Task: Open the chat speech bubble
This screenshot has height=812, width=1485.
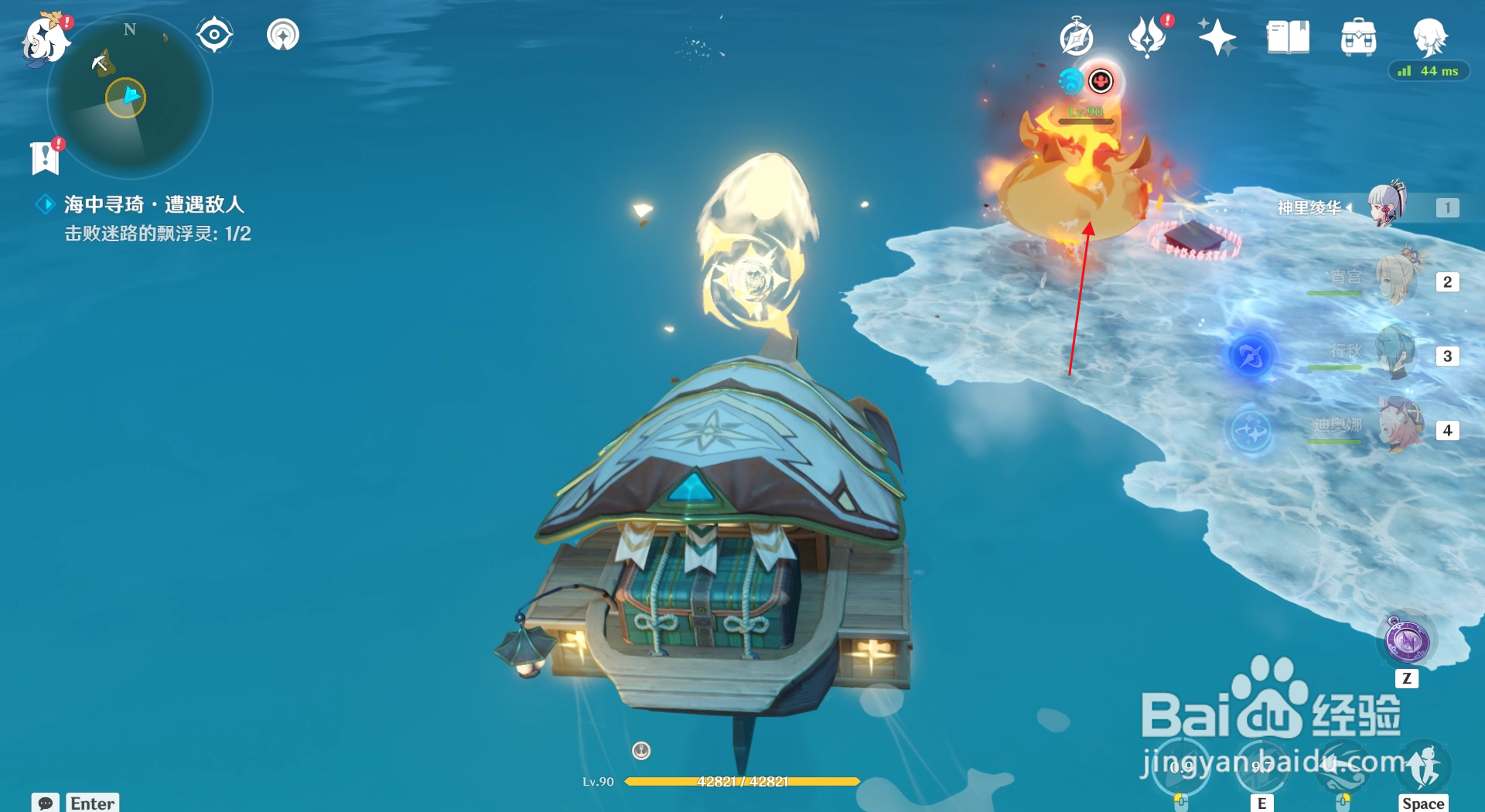Action: [46, 803]
